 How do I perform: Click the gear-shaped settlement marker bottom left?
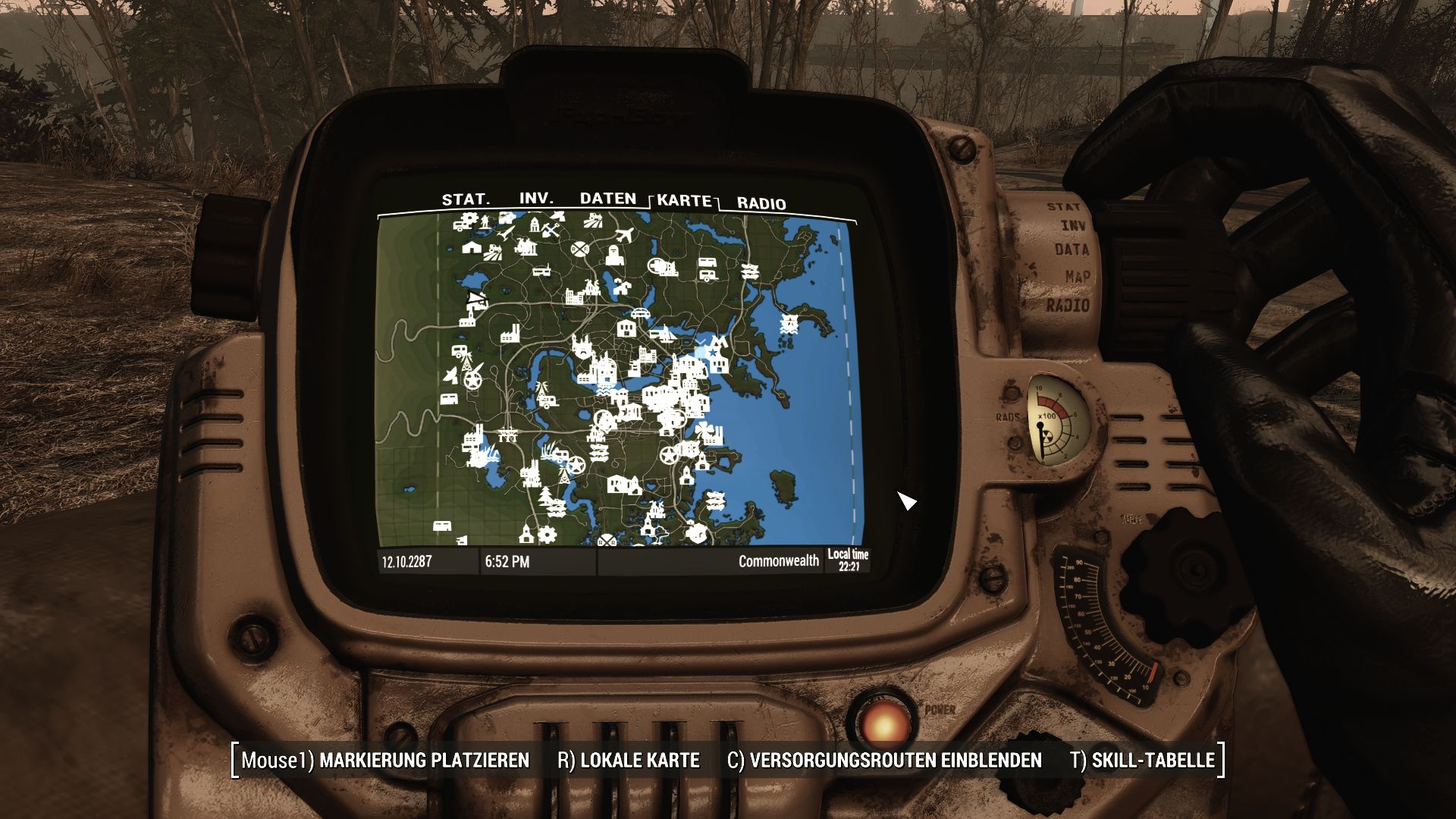click(548, 535)
